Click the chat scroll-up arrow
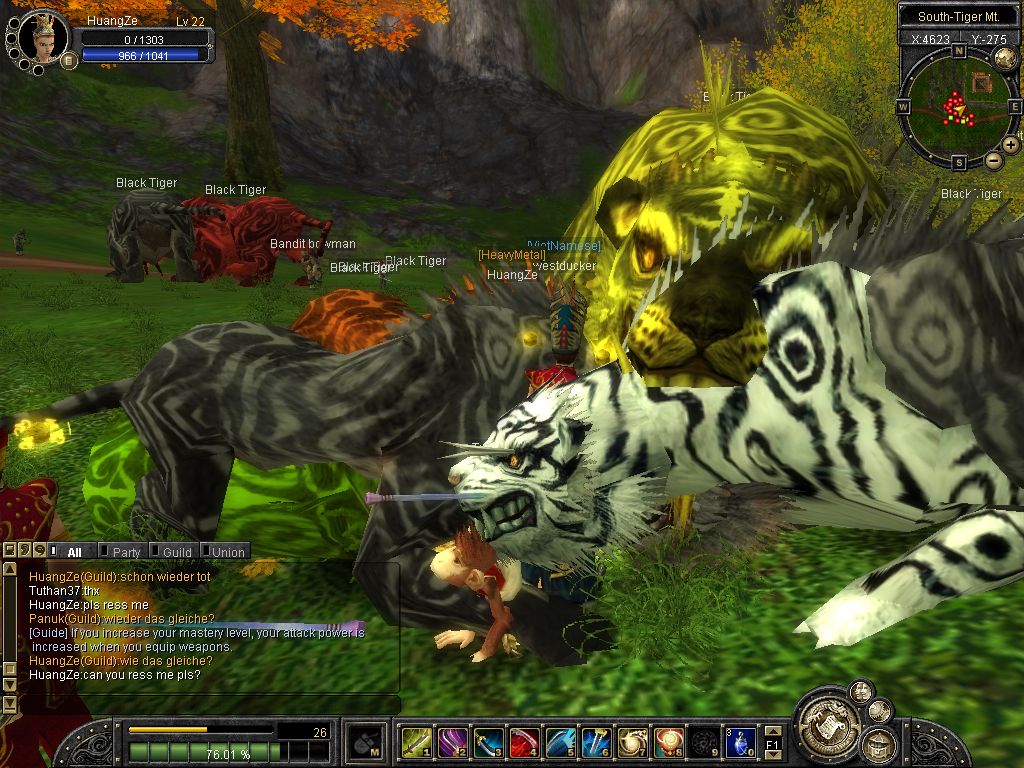The image size is (1024, 768). pyautogui.click(x=10, y=568)
